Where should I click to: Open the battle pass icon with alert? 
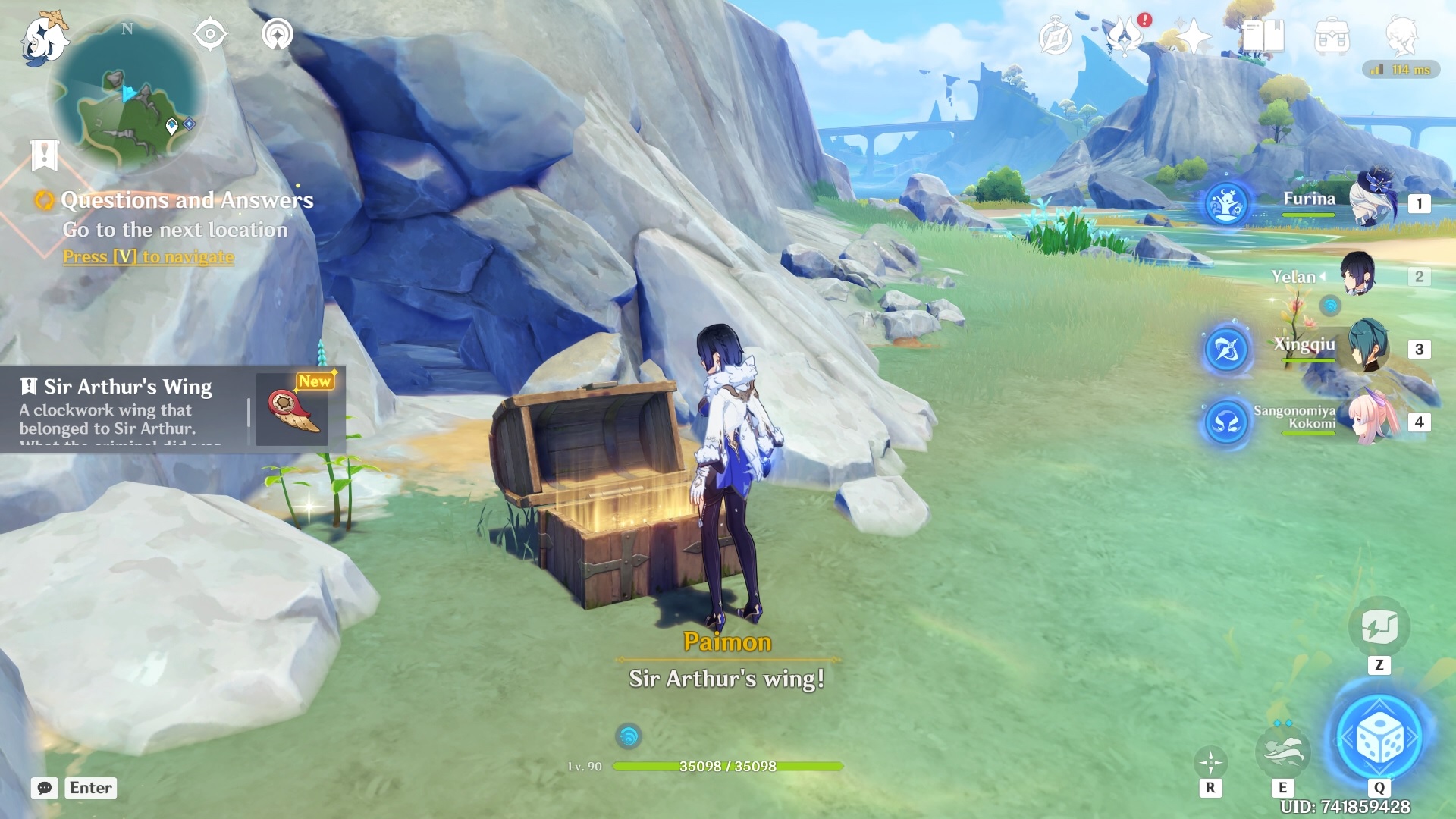click(1125, 36)
